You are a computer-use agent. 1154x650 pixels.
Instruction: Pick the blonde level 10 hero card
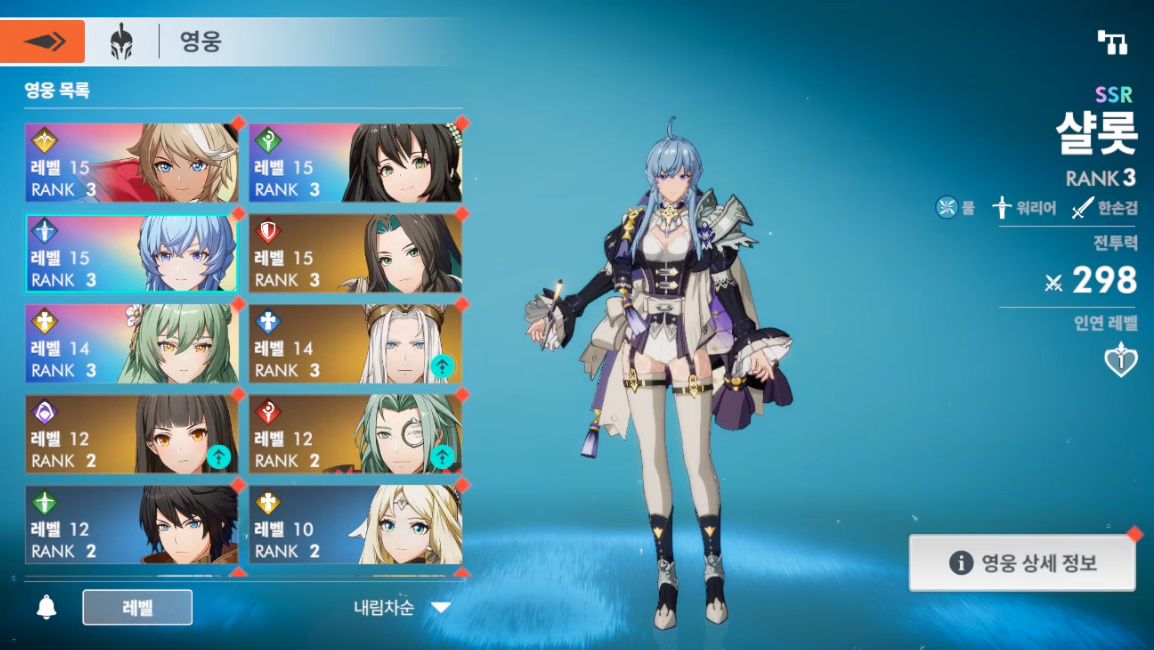(355, 524)
